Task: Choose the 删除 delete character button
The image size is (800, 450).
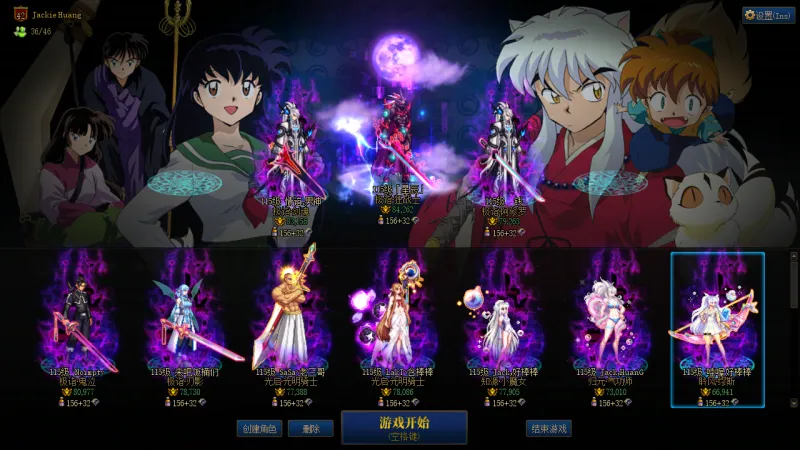Action: pyautogui.click(x=310, y=428)
